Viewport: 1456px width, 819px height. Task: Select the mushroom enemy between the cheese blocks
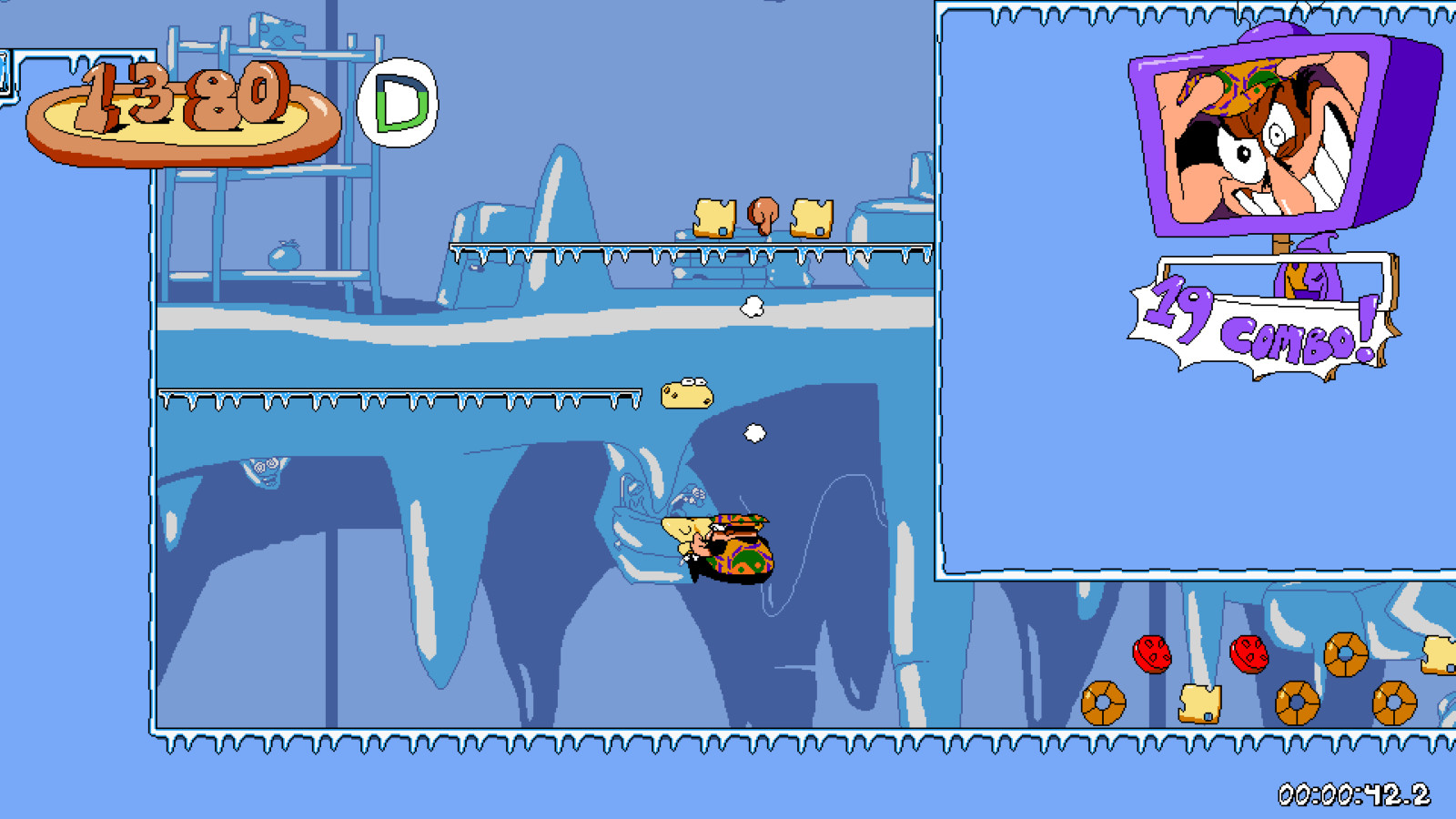[763, 215]
